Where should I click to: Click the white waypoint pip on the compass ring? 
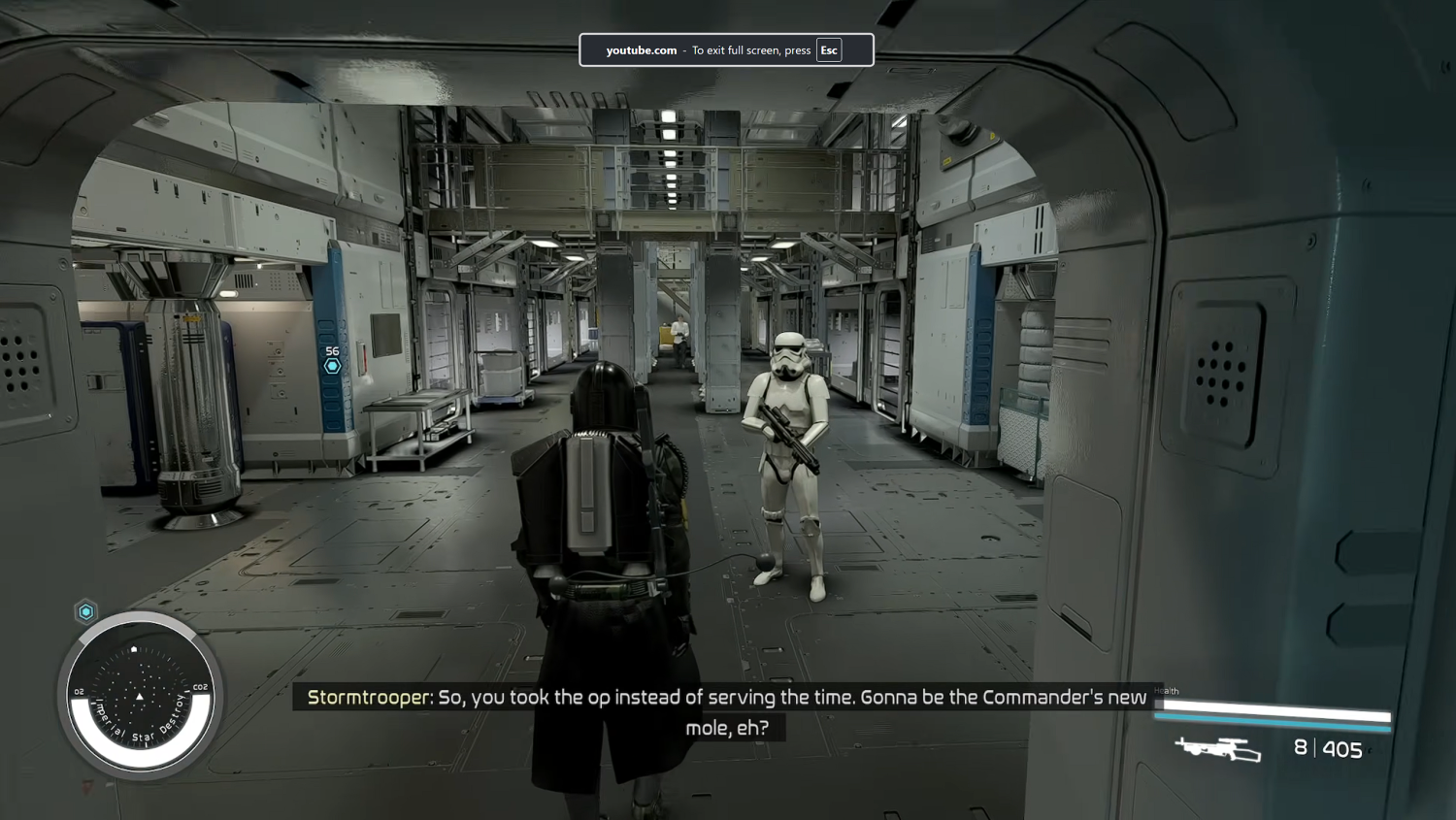click(x=133, y=647)
